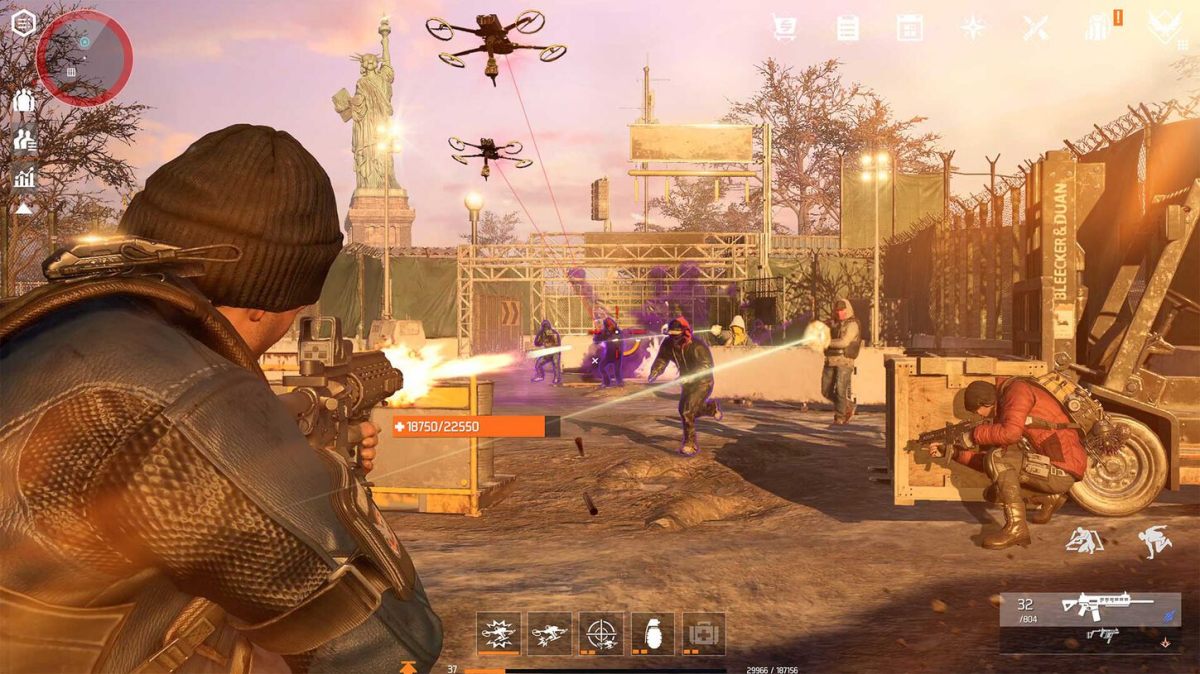Open the shopping cart store
Screen dimensions: 1200x674
(x=785, y=27)
